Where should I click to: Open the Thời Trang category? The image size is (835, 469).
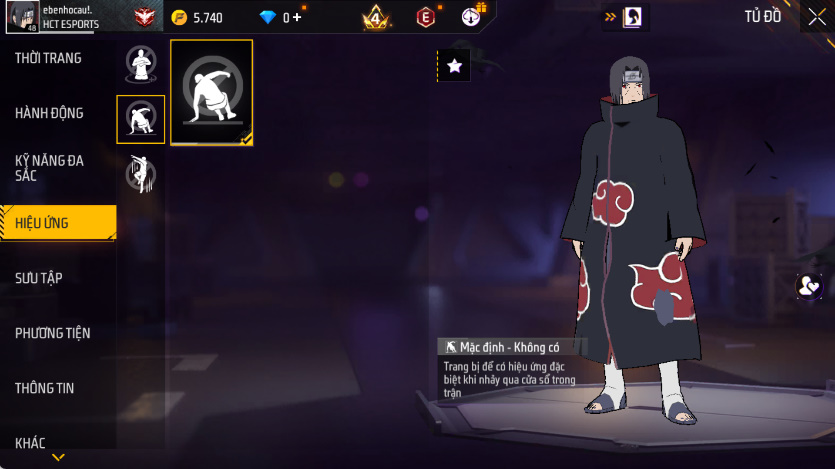(50, 59)
